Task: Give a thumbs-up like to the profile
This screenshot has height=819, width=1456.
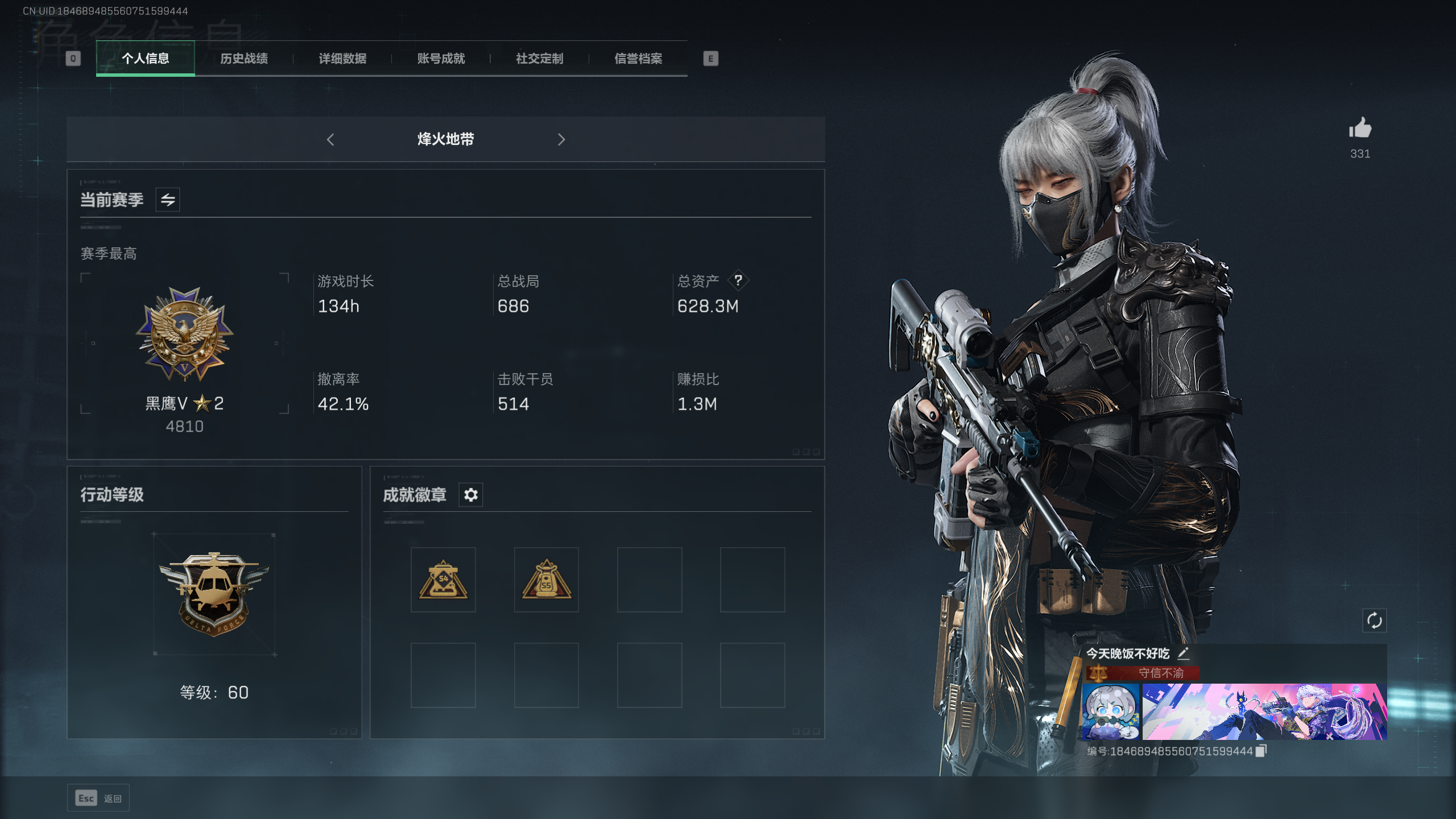Action: 1360,129
